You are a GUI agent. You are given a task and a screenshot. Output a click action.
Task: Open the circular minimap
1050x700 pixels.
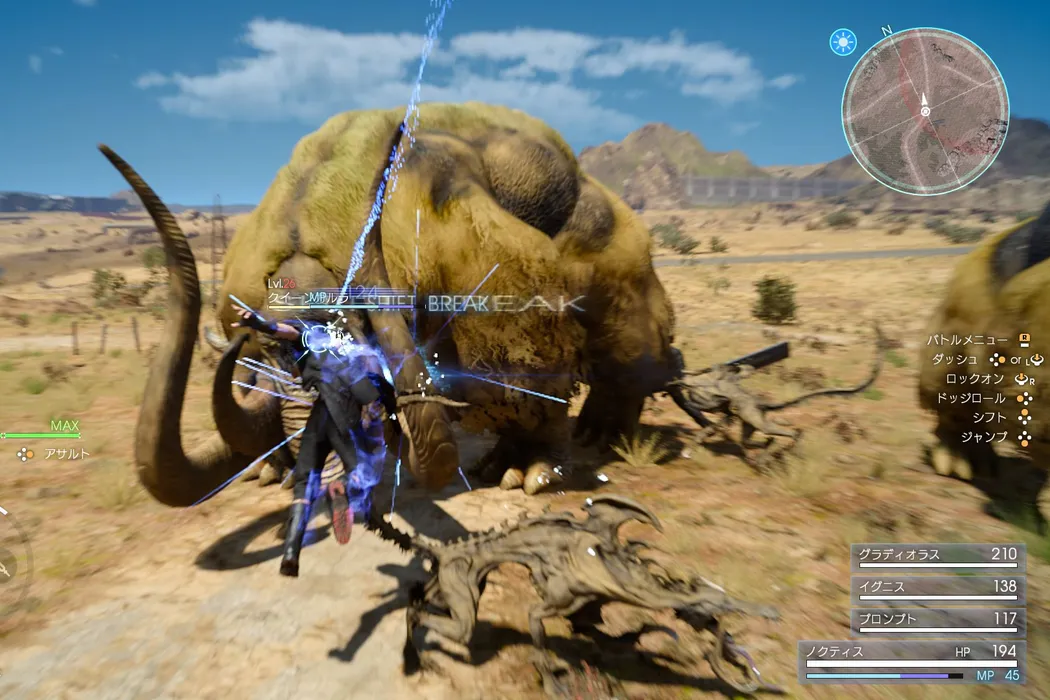coord(925,110)
